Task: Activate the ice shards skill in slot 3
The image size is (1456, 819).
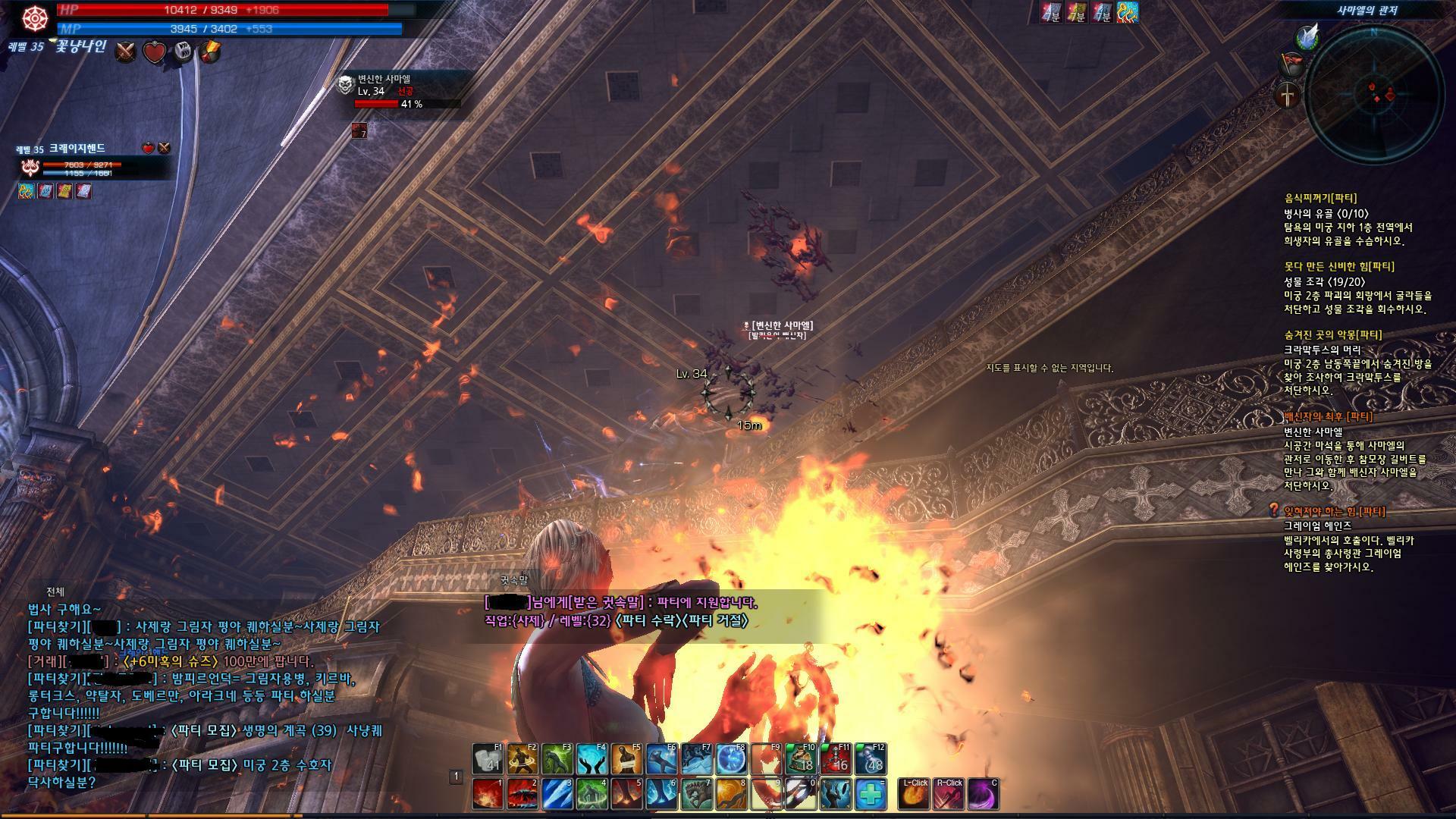Action: tap(557, 794)
